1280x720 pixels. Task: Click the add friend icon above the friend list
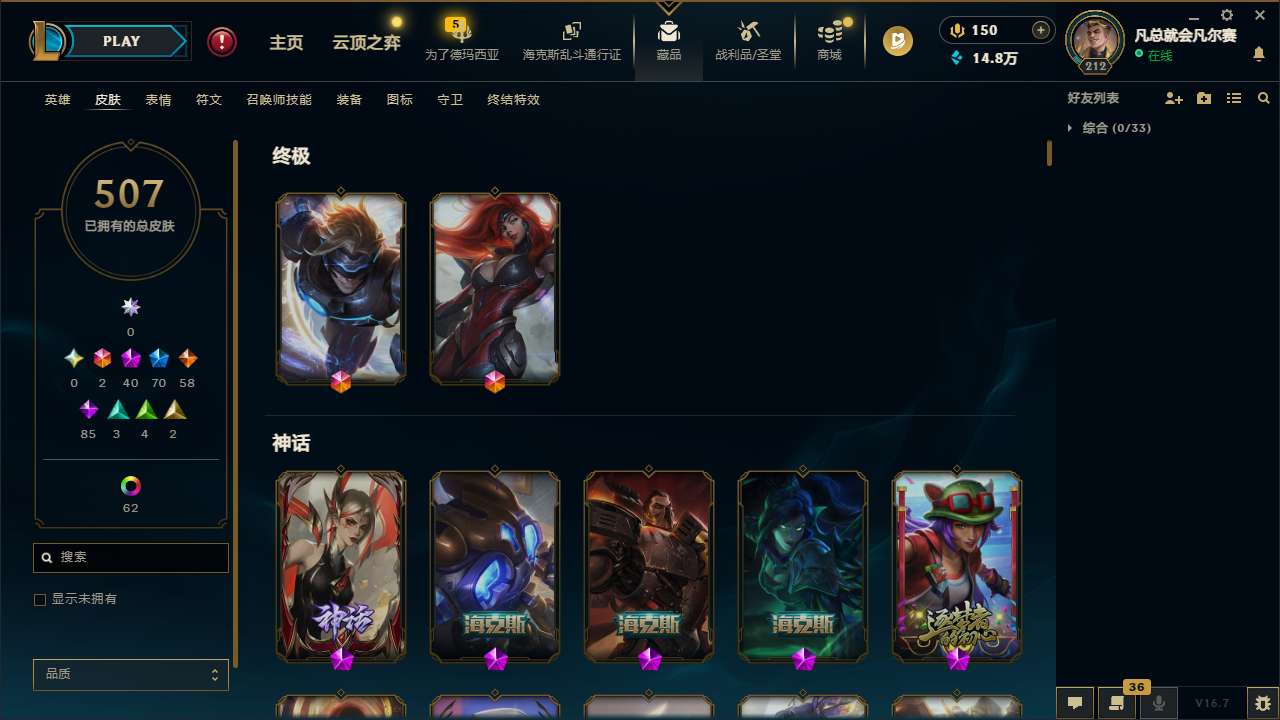point(1175,98)
